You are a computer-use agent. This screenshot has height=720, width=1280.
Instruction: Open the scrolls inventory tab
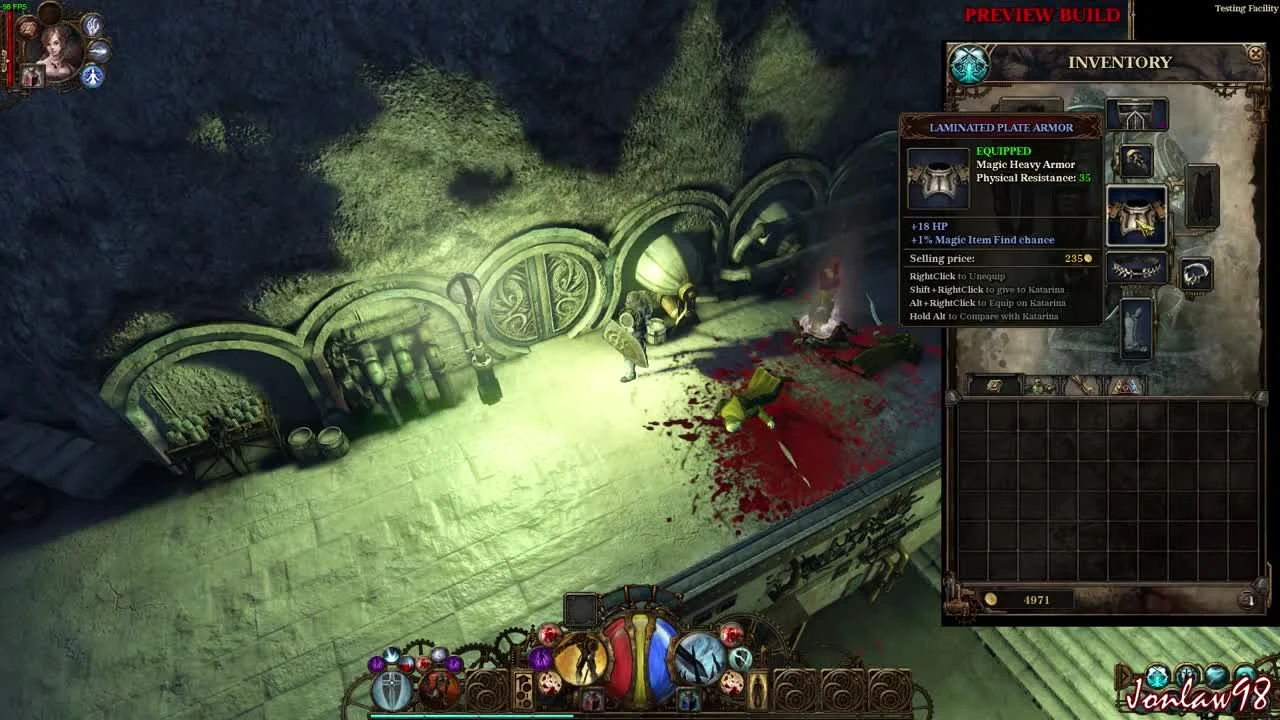1081,383
